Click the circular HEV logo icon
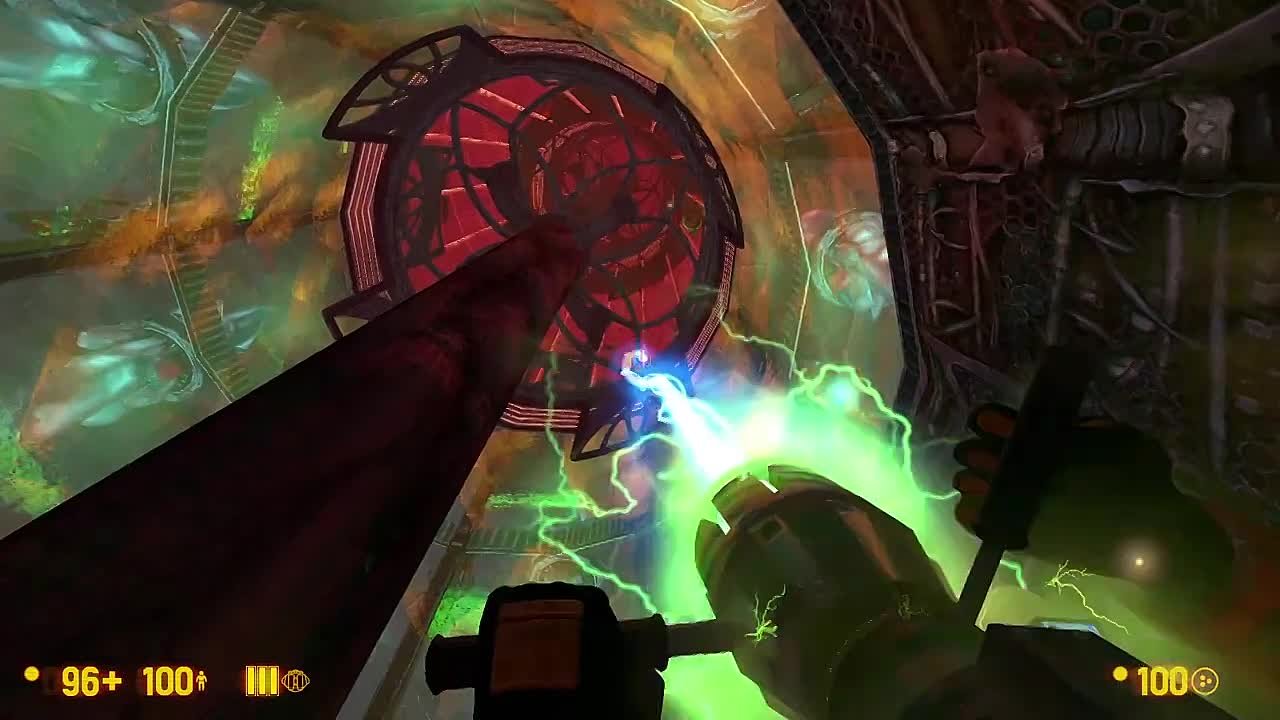The height and width of the screenshot is (720, 1280). (x=296, y=681)
